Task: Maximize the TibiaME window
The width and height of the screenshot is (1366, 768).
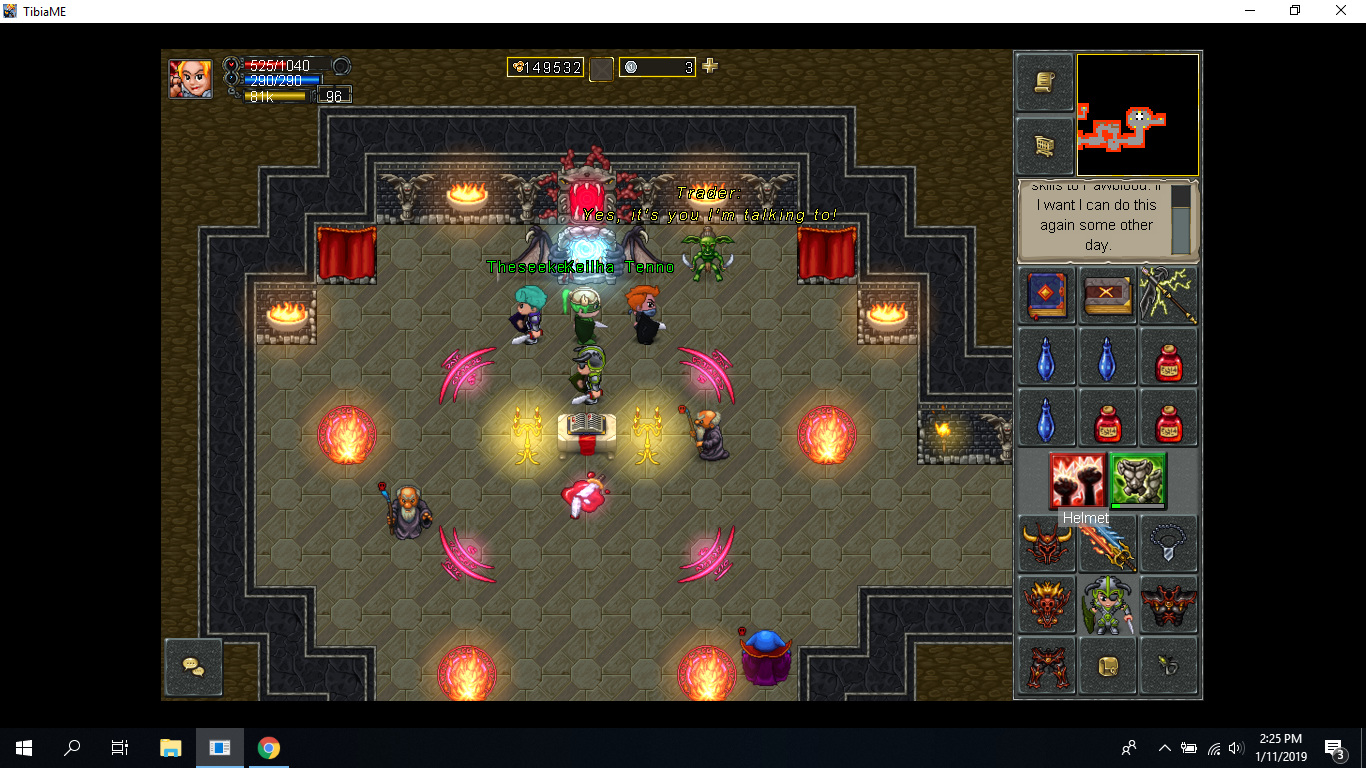Action: pyautogui.click(x=1295, y=11)
